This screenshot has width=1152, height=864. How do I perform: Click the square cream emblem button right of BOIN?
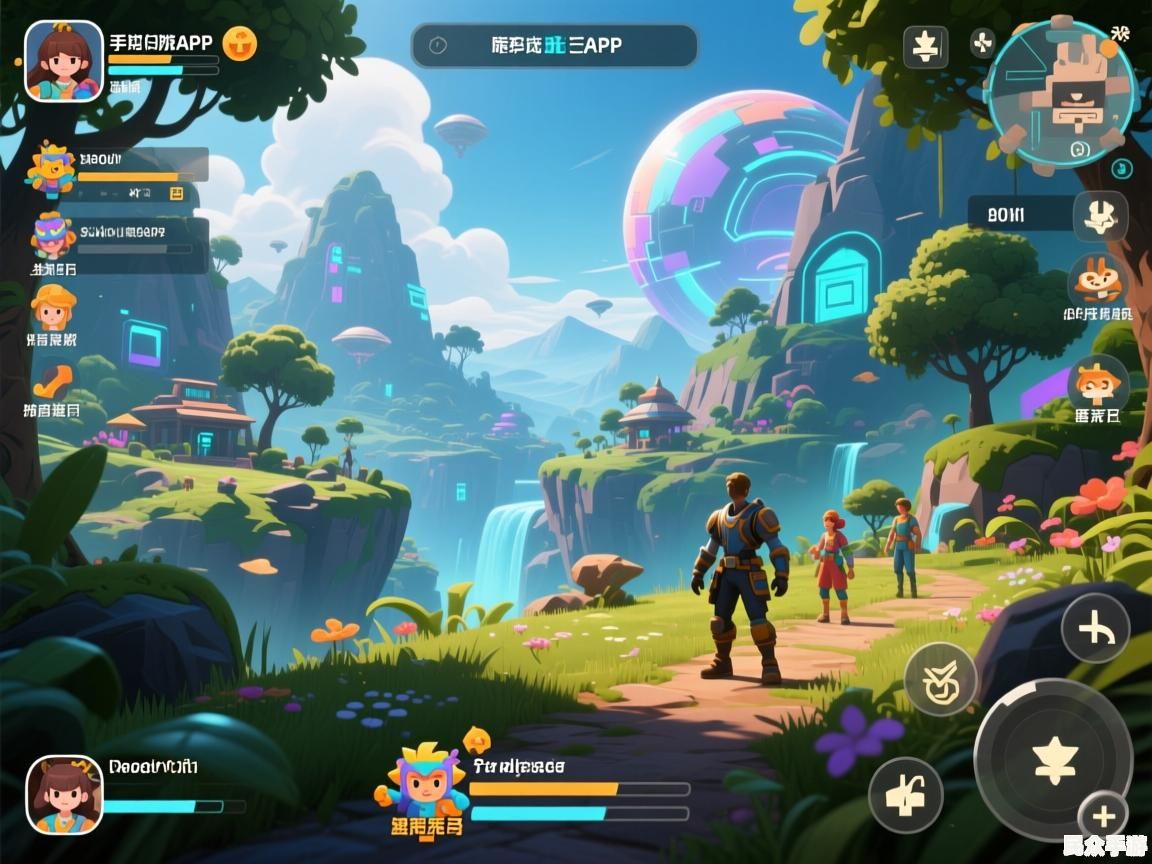coord(1100,214)
